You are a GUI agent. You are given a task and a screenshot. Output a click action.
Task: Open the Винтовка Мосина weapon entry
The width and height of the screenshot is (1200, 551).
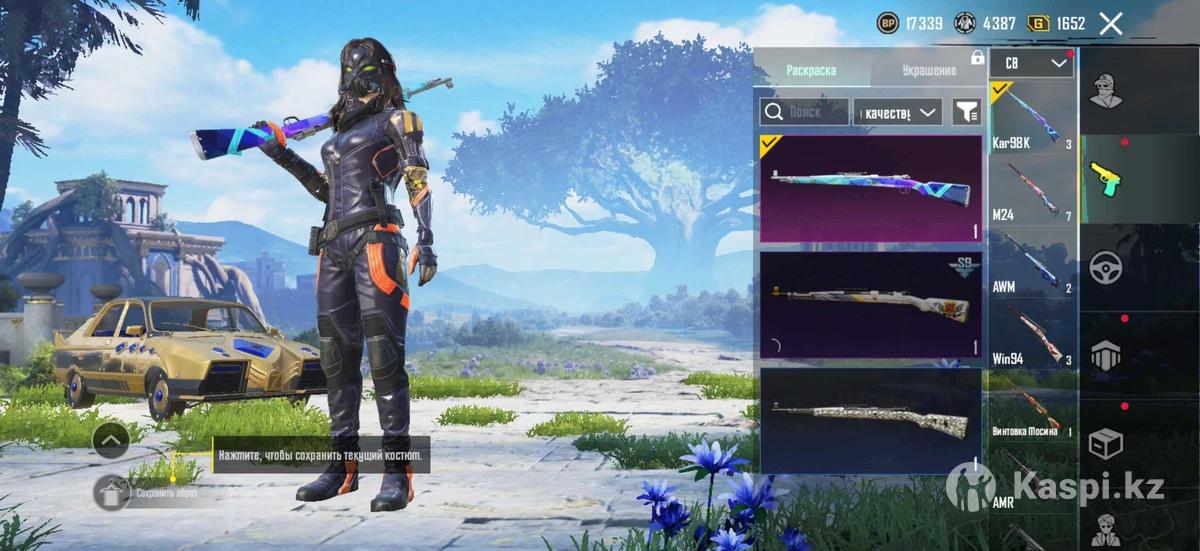[1031, 408]
